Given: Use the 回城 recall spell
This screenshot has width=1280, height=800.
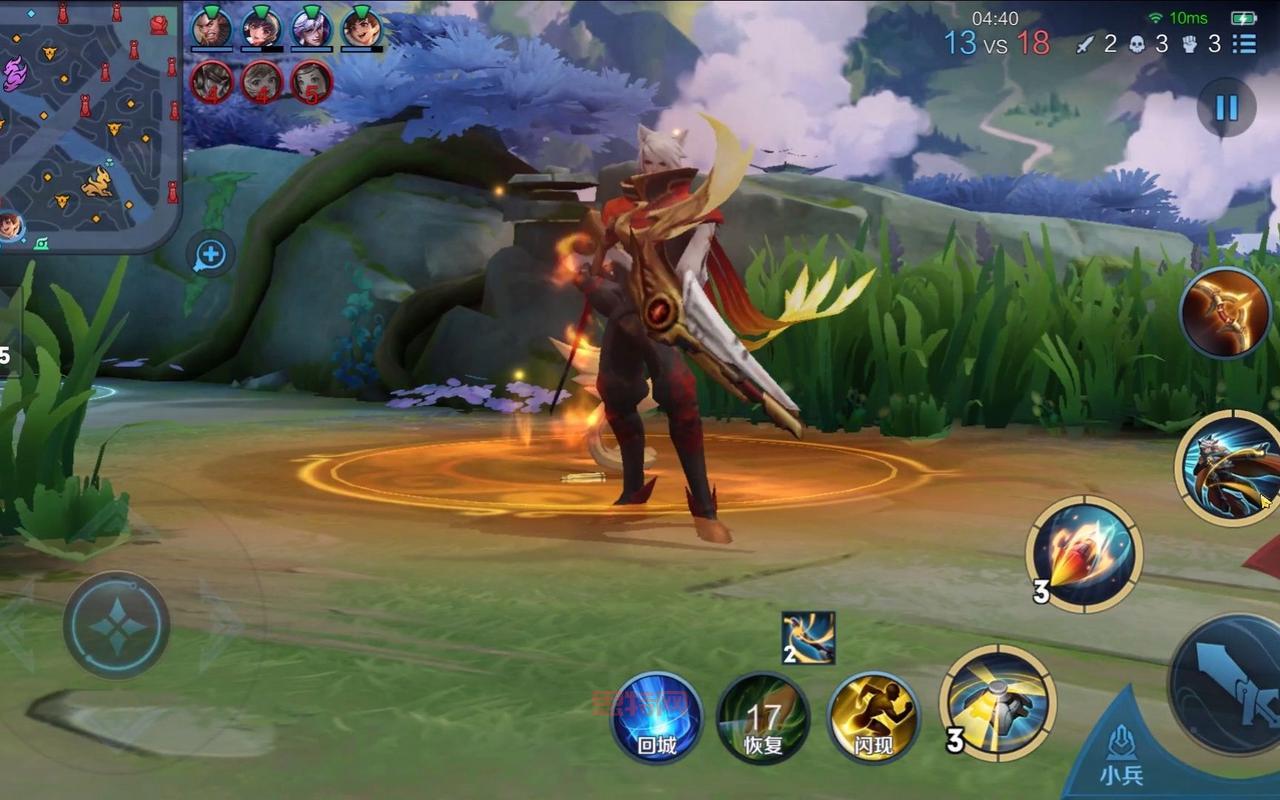Looking at the screenshot, I should pos(656,718).
